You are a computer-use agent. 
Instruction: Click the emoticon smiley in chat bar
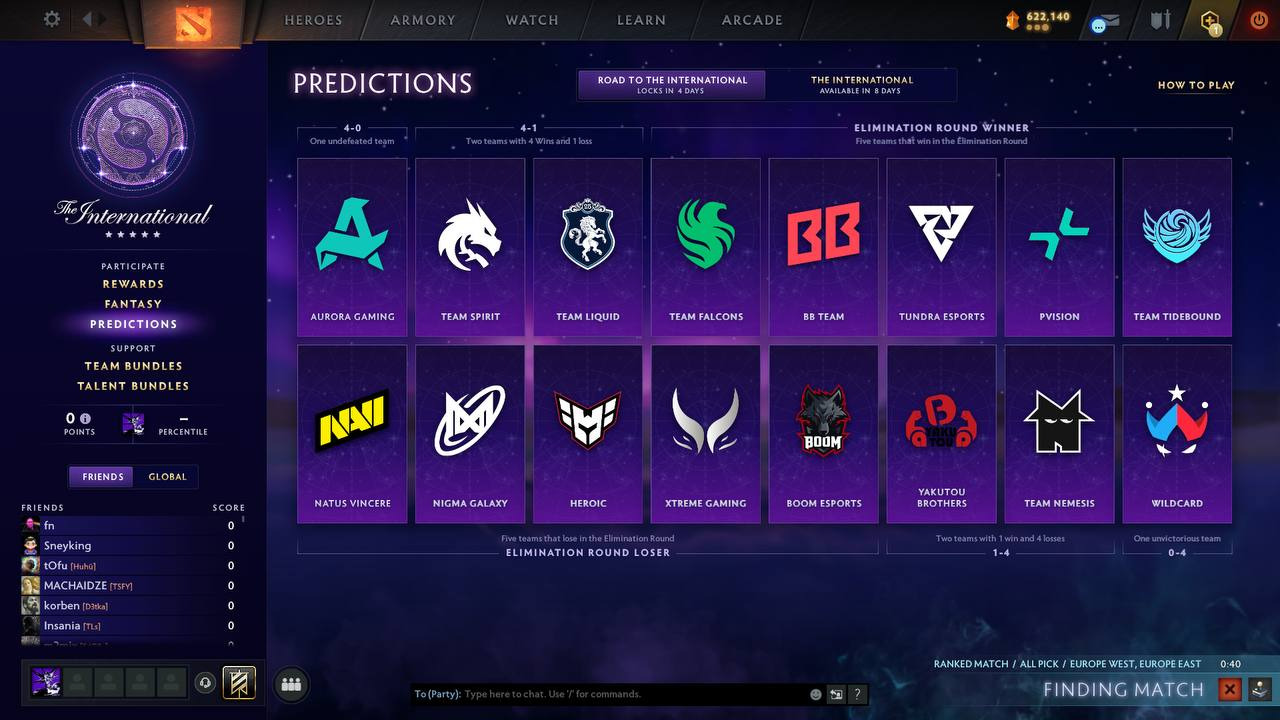814,693
